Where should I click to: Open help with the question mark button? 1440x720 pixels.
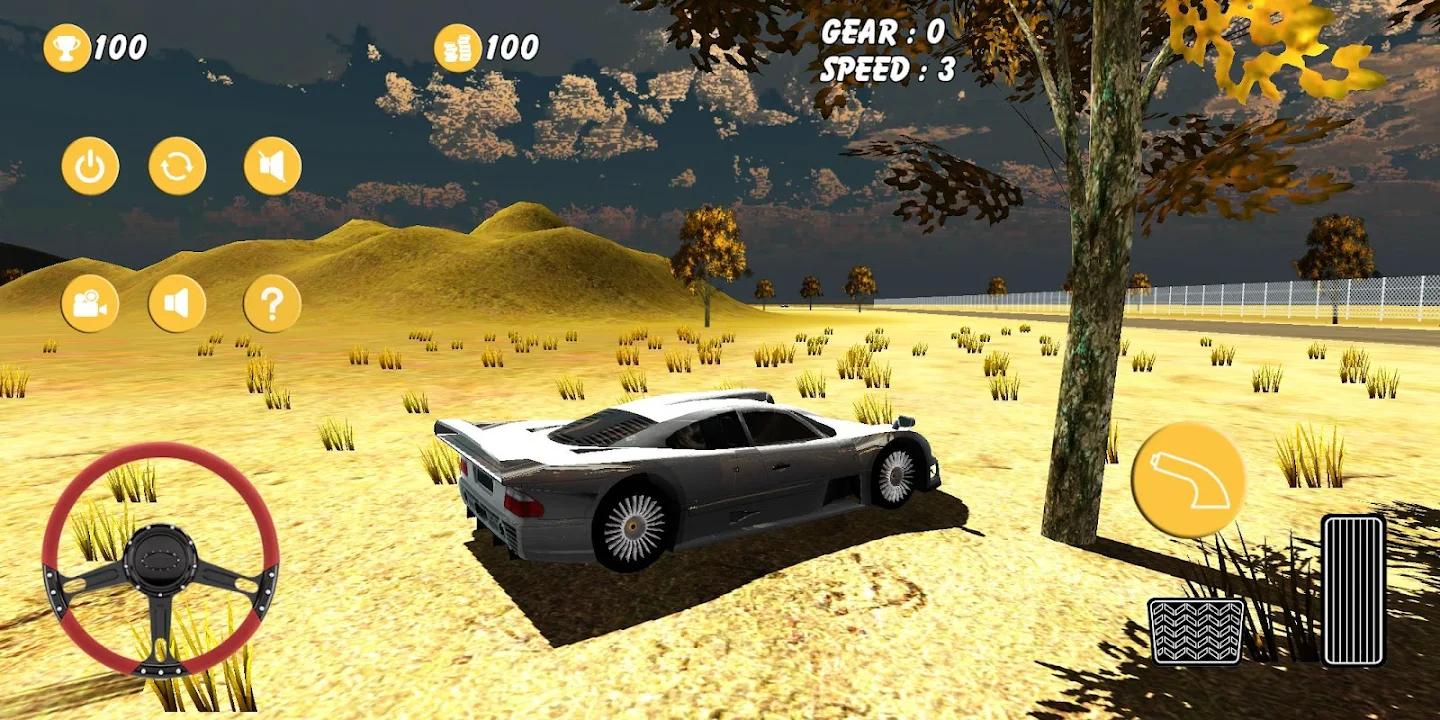[x=272, y=303]
